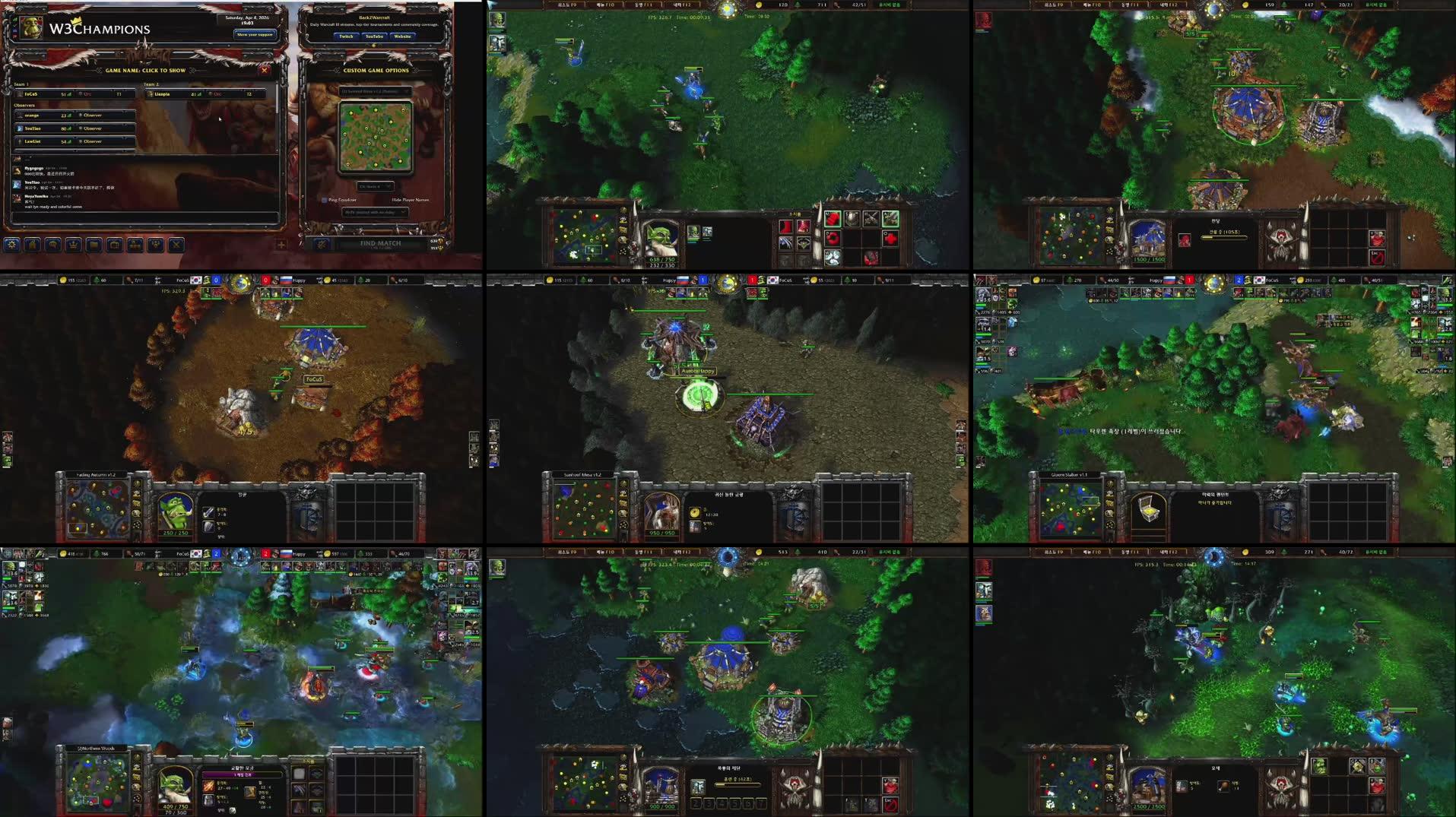
Task: Visit Back2Warcraft's Twitch link
Action: 346,36
